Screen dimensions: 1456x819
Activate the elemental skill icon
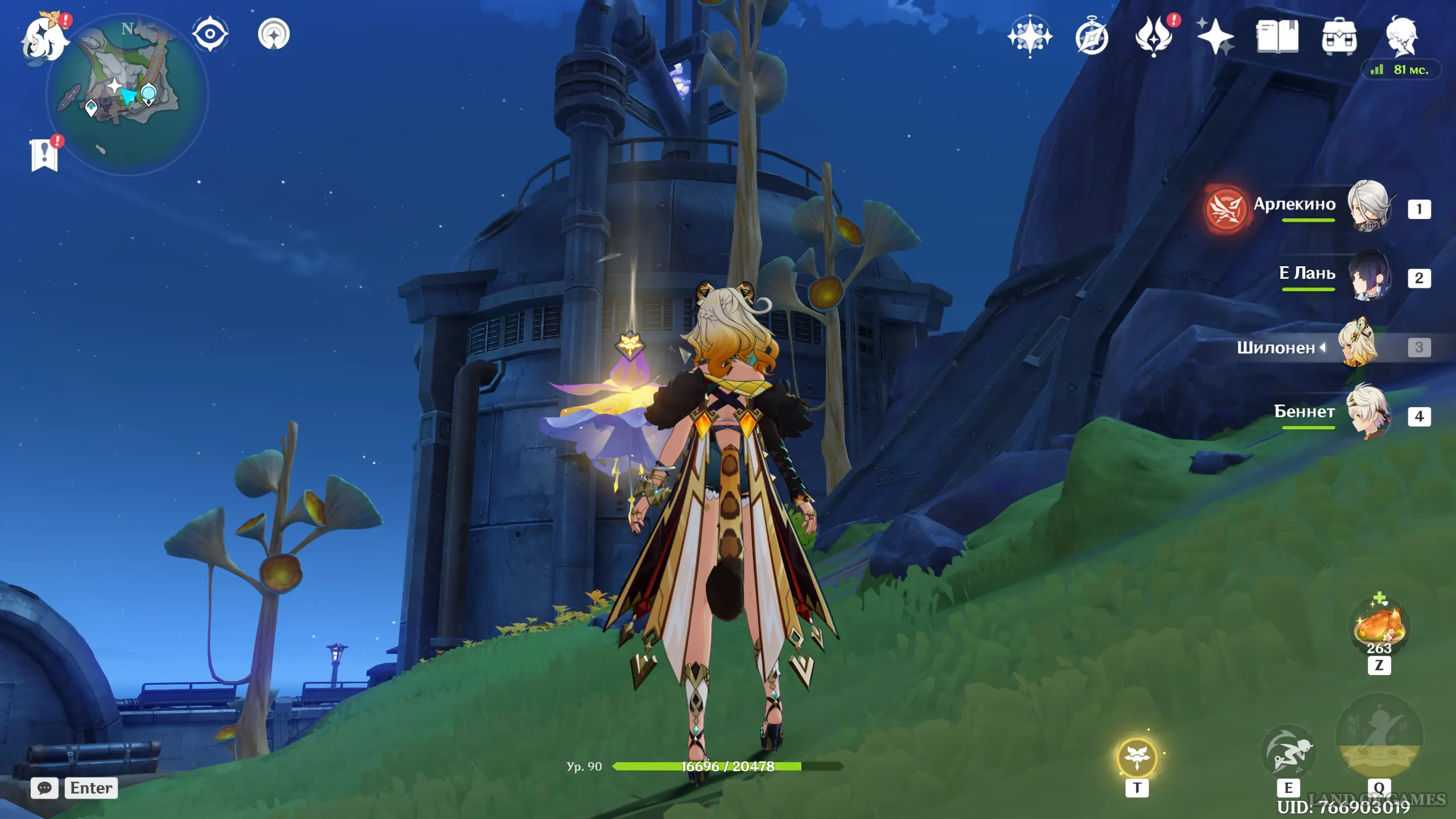pos(1288,754)
